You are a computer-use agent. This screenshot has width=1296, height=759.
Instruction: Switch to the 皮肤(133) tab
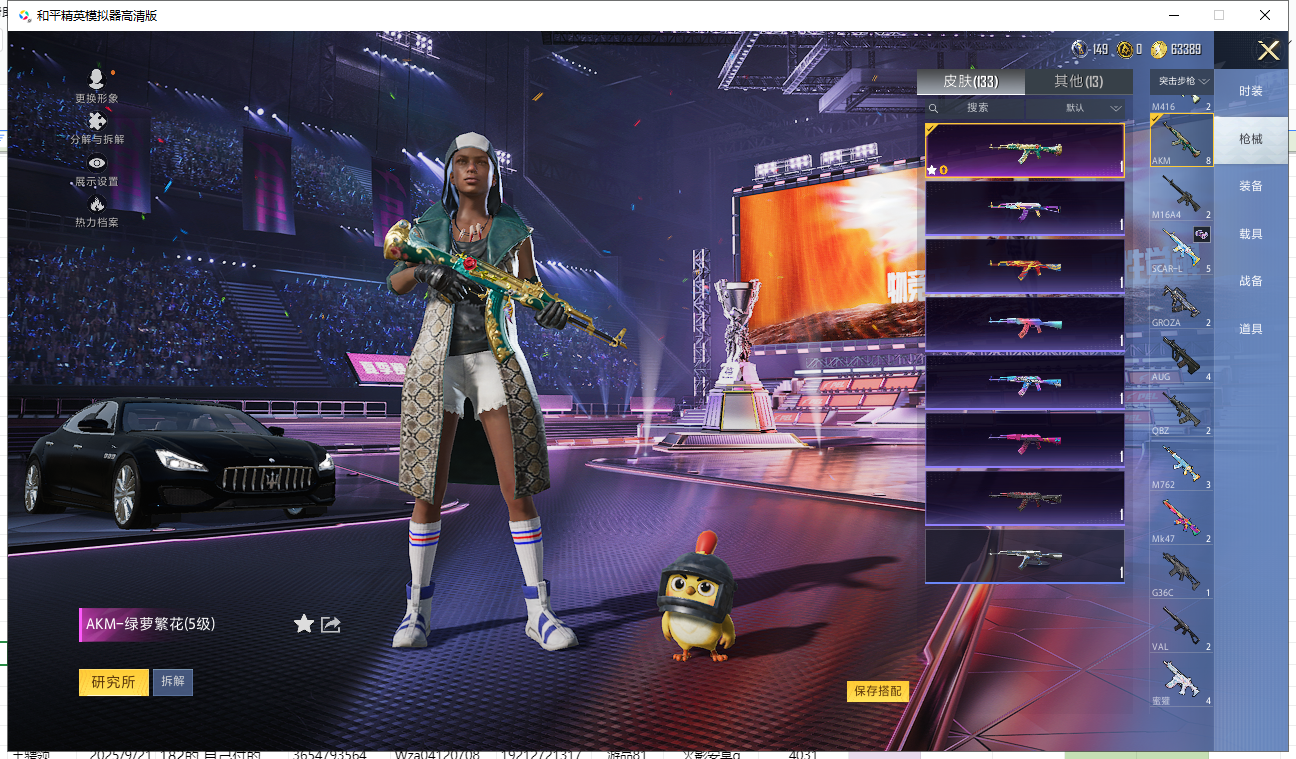point(970,82)
